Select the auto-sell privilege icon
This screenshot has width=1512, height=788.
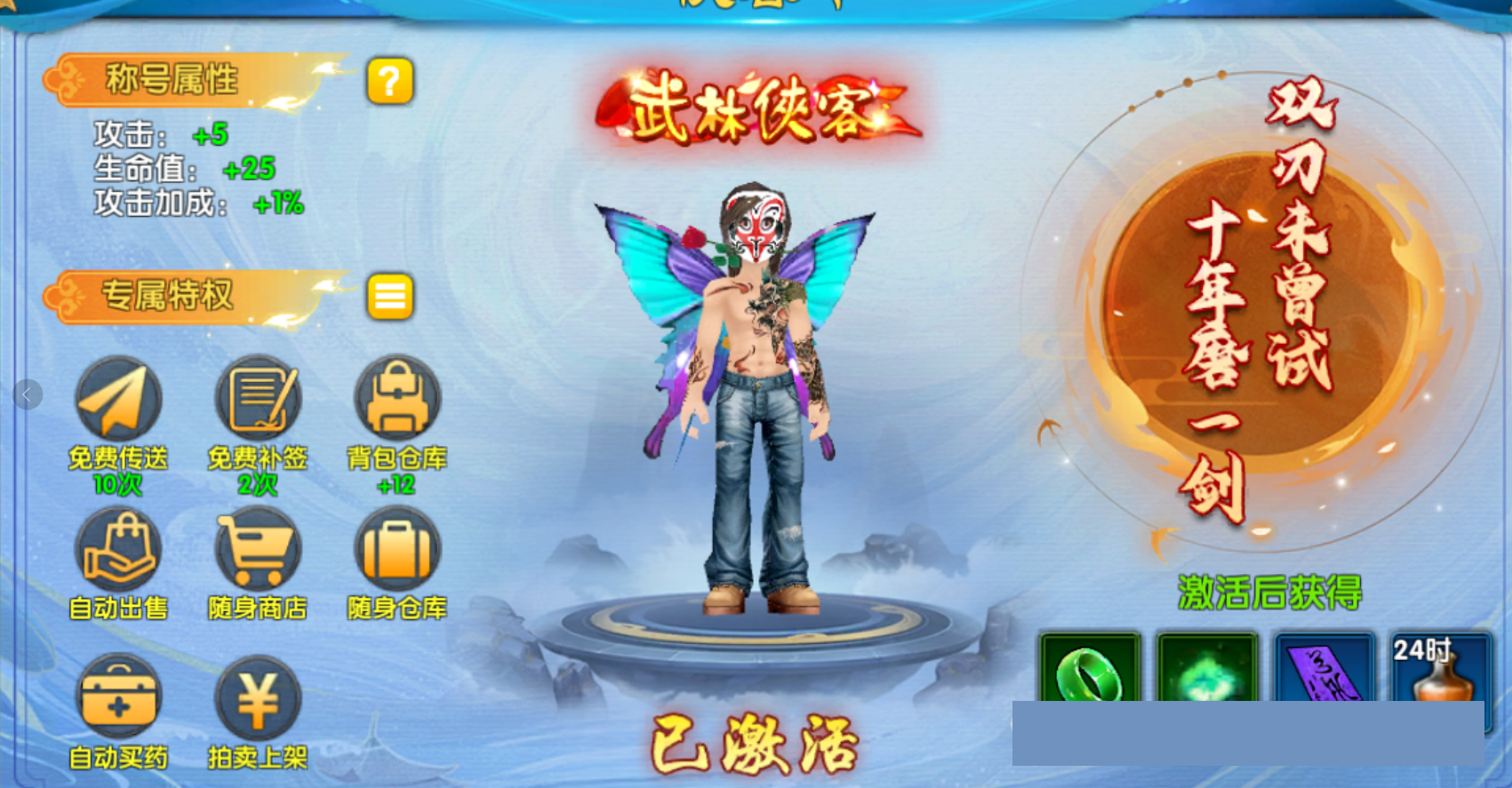[118, 549]
